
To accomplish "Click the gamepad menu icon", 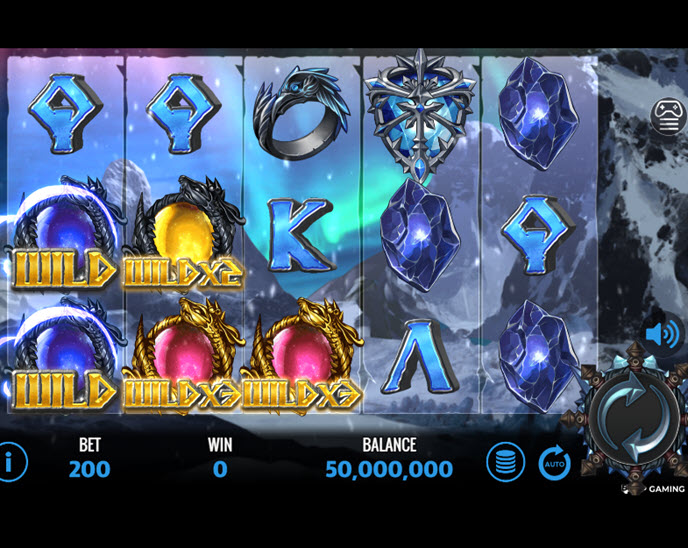I will pyautogui.click(x=668, y=116).
